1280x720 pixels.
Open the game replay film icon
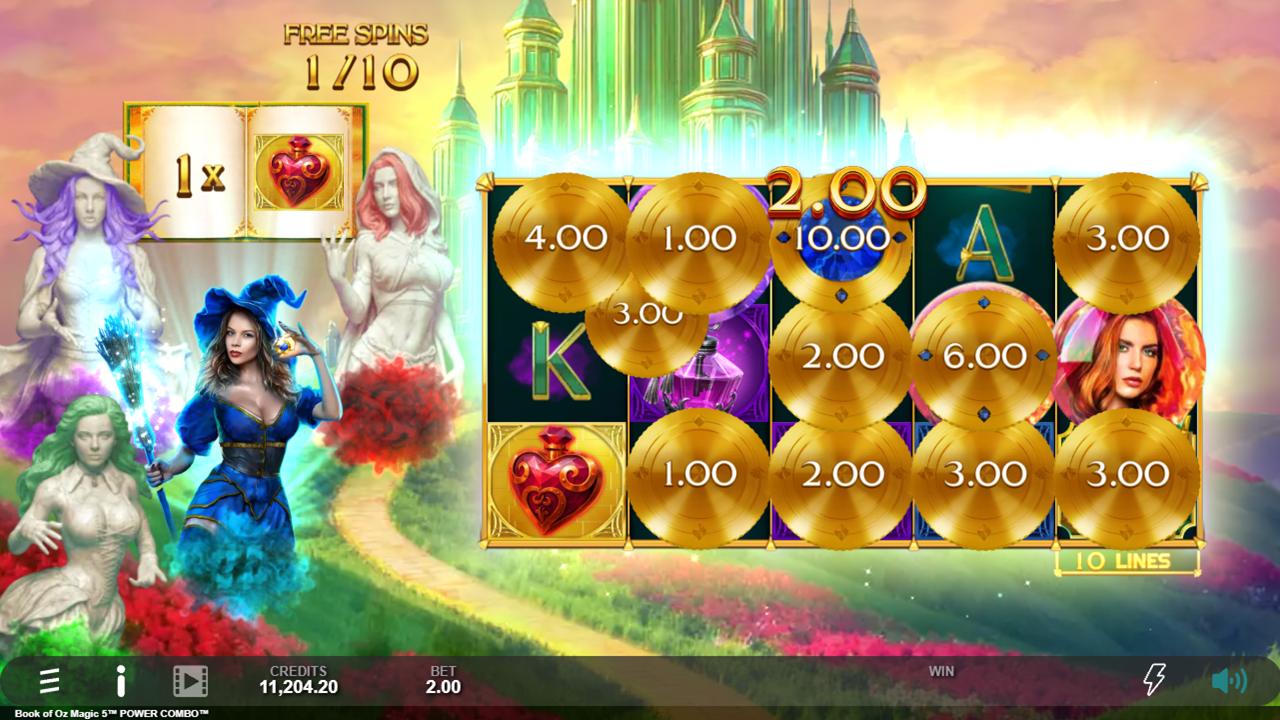190,681
